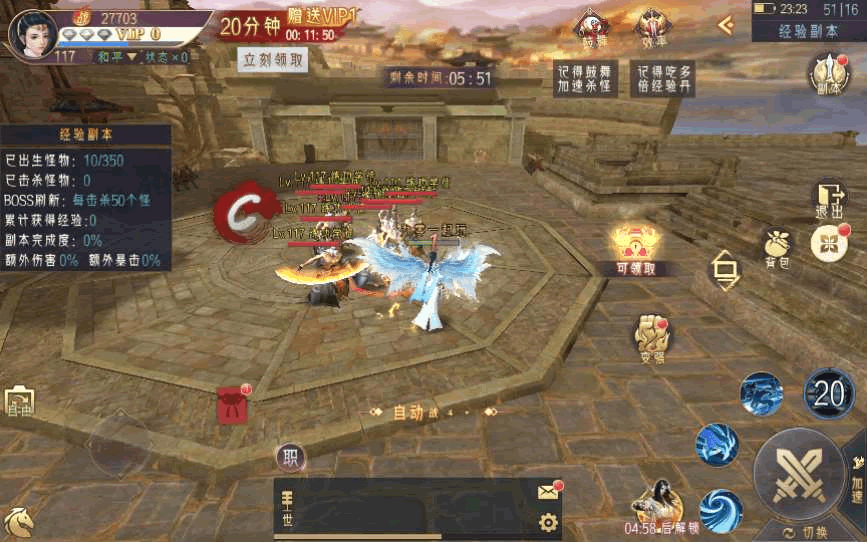
Task: Use the skill on 20 cooldown
Action: [829, 393]
